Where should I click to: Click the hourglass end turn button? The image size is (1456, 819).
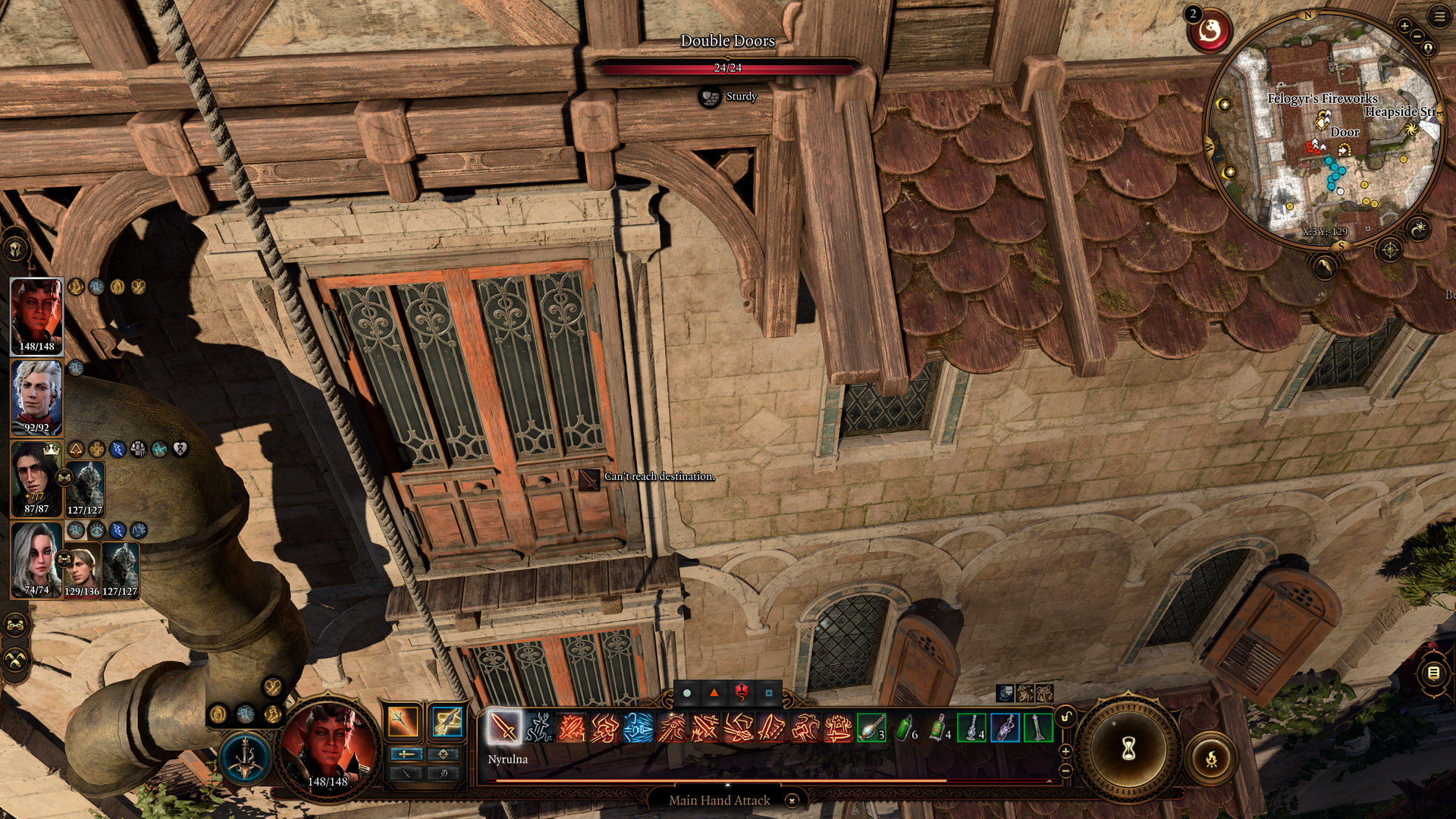coord(1128,749)
